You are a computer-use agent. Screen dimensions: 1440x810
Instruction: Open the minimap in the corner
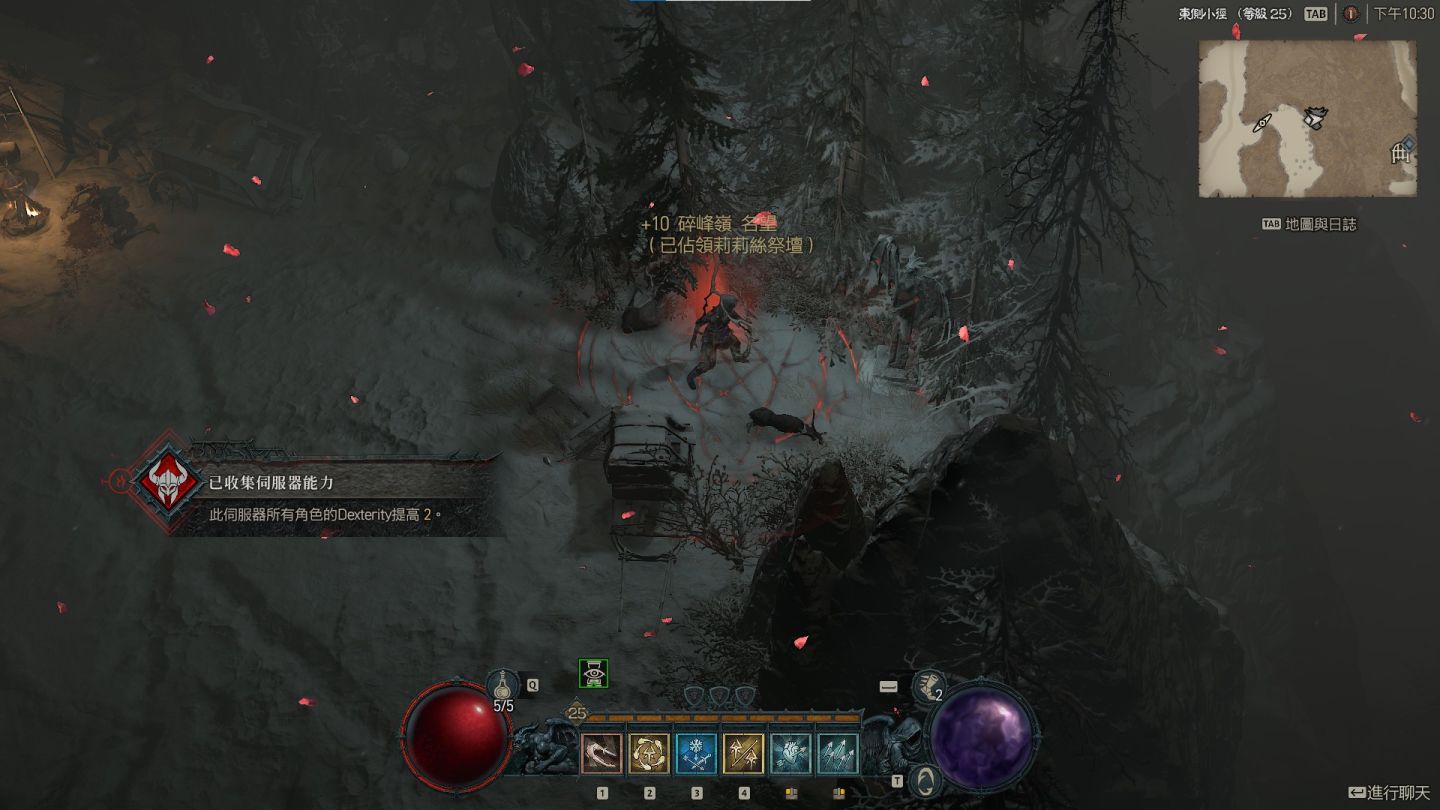(1307, 119)
